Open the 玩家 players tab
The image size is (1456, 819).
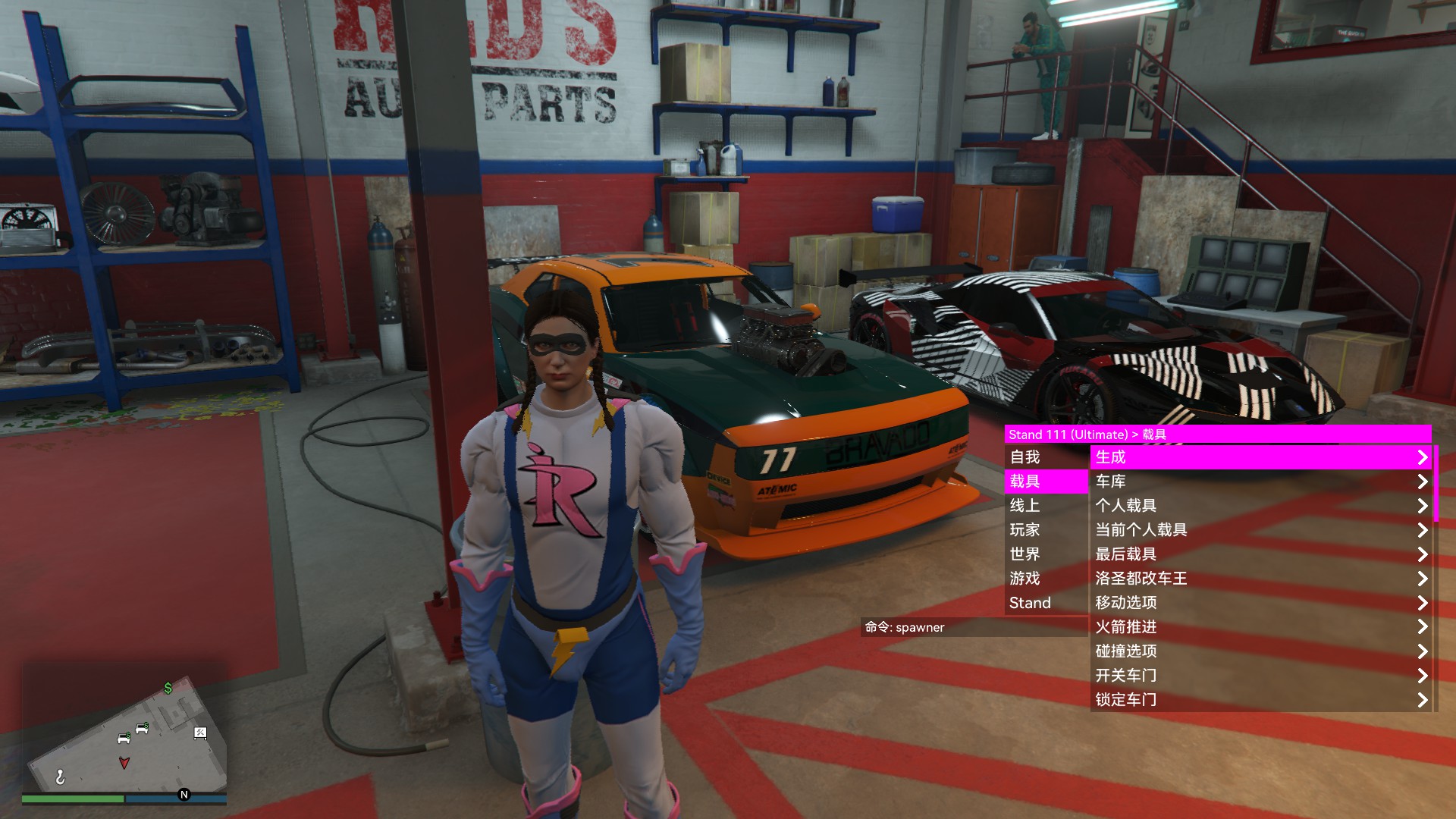(1046, 530)
